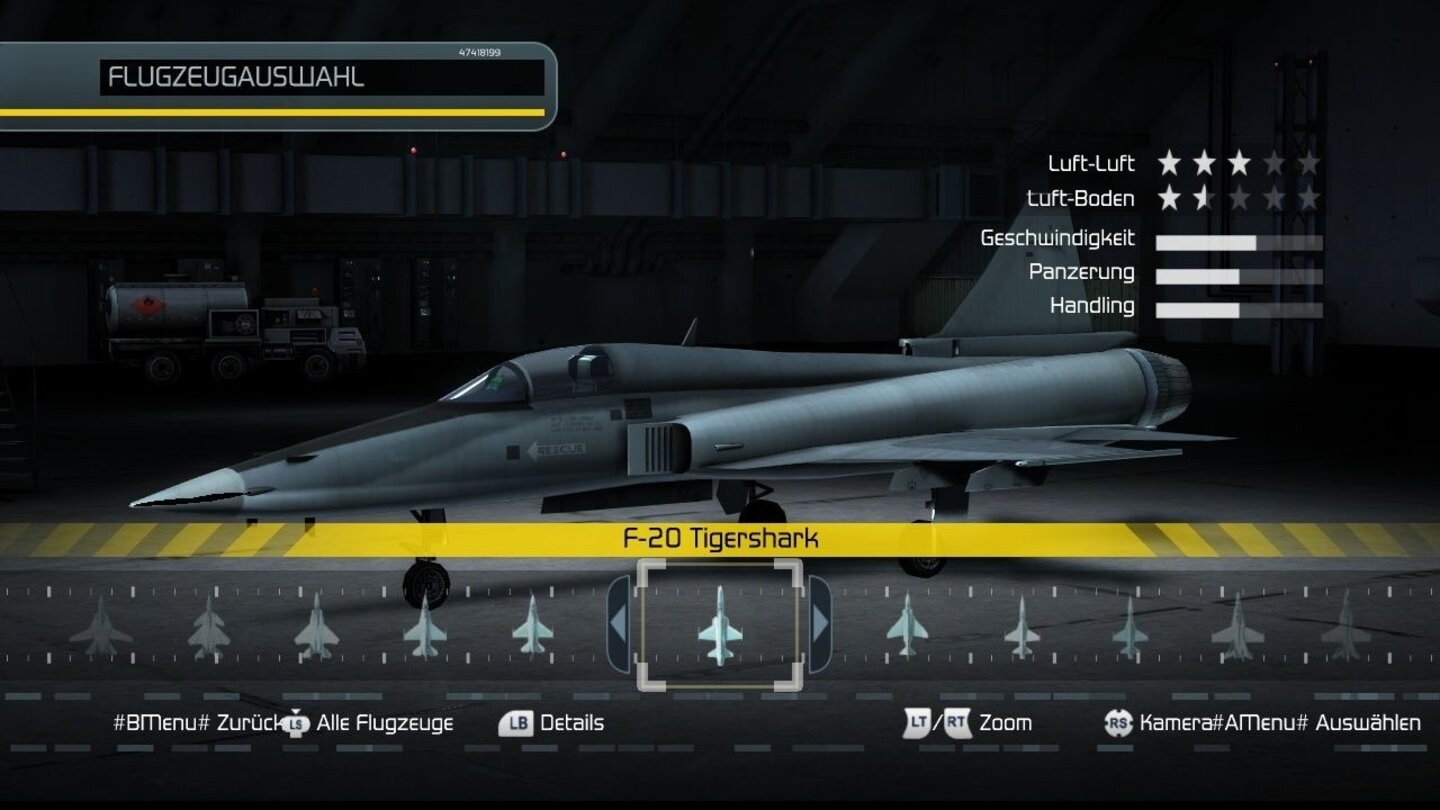Toggle the third star of the Luft-Luft rating

(1239, 163)
